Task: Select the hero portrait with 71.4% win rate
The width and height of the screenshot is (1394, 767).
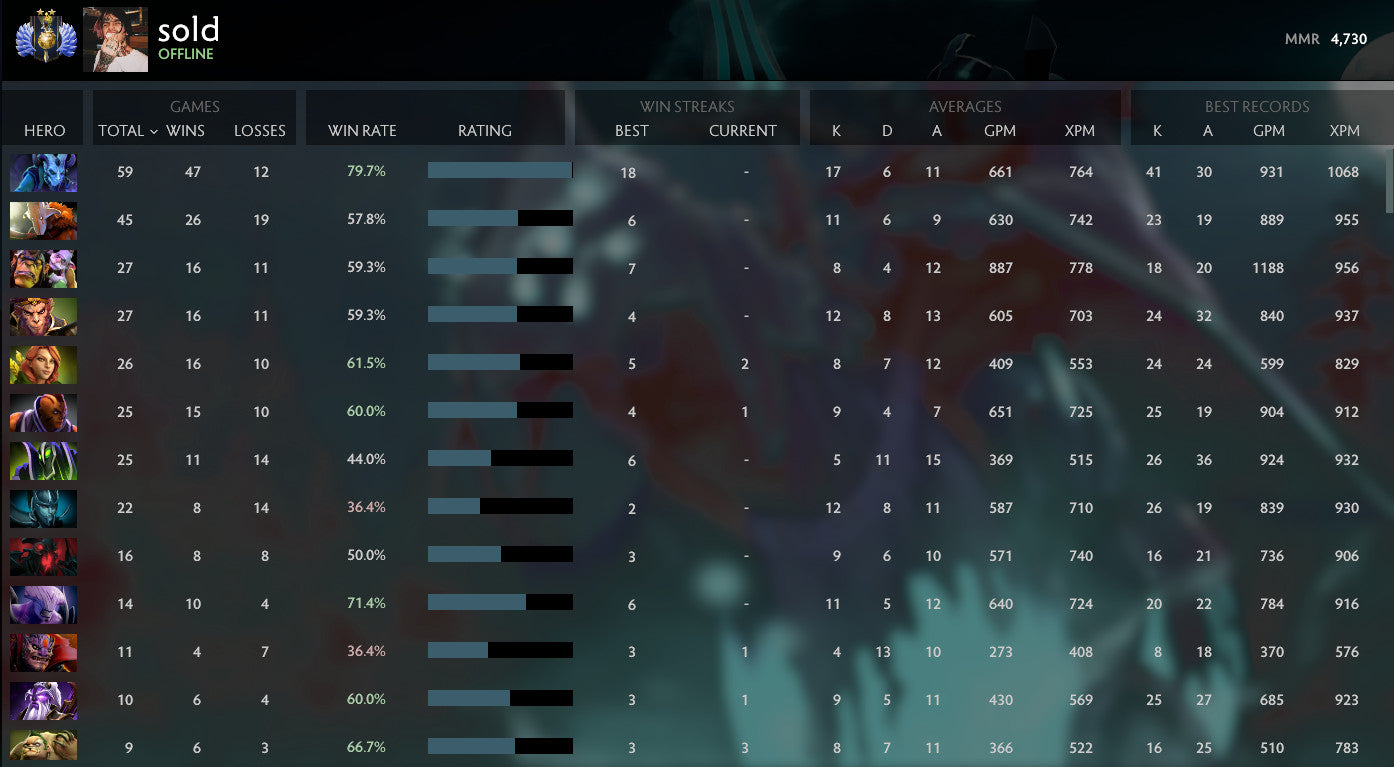Action: click(43, 604)
